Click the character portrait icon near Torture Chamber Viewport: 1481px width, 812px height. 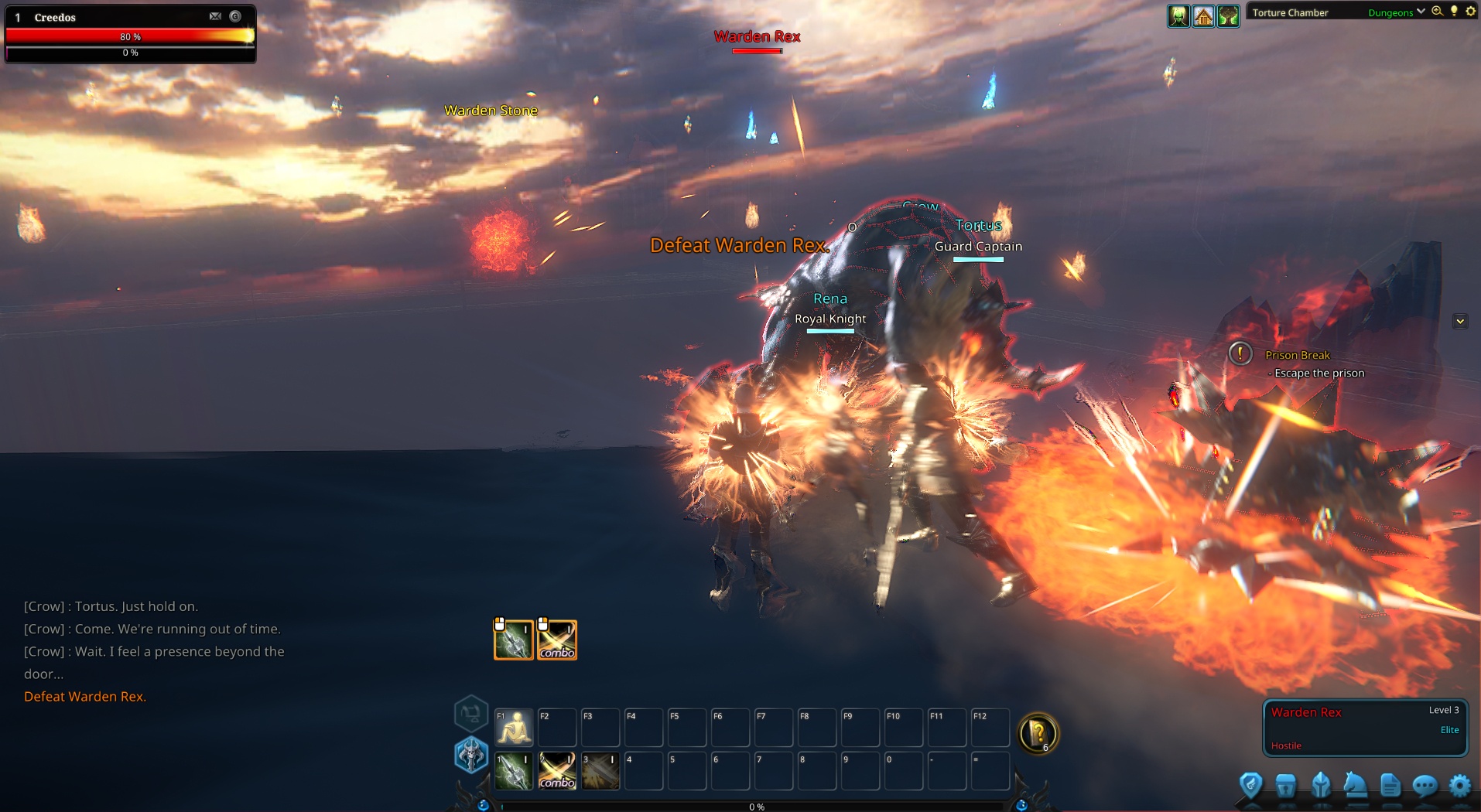tap(1178, 15)
